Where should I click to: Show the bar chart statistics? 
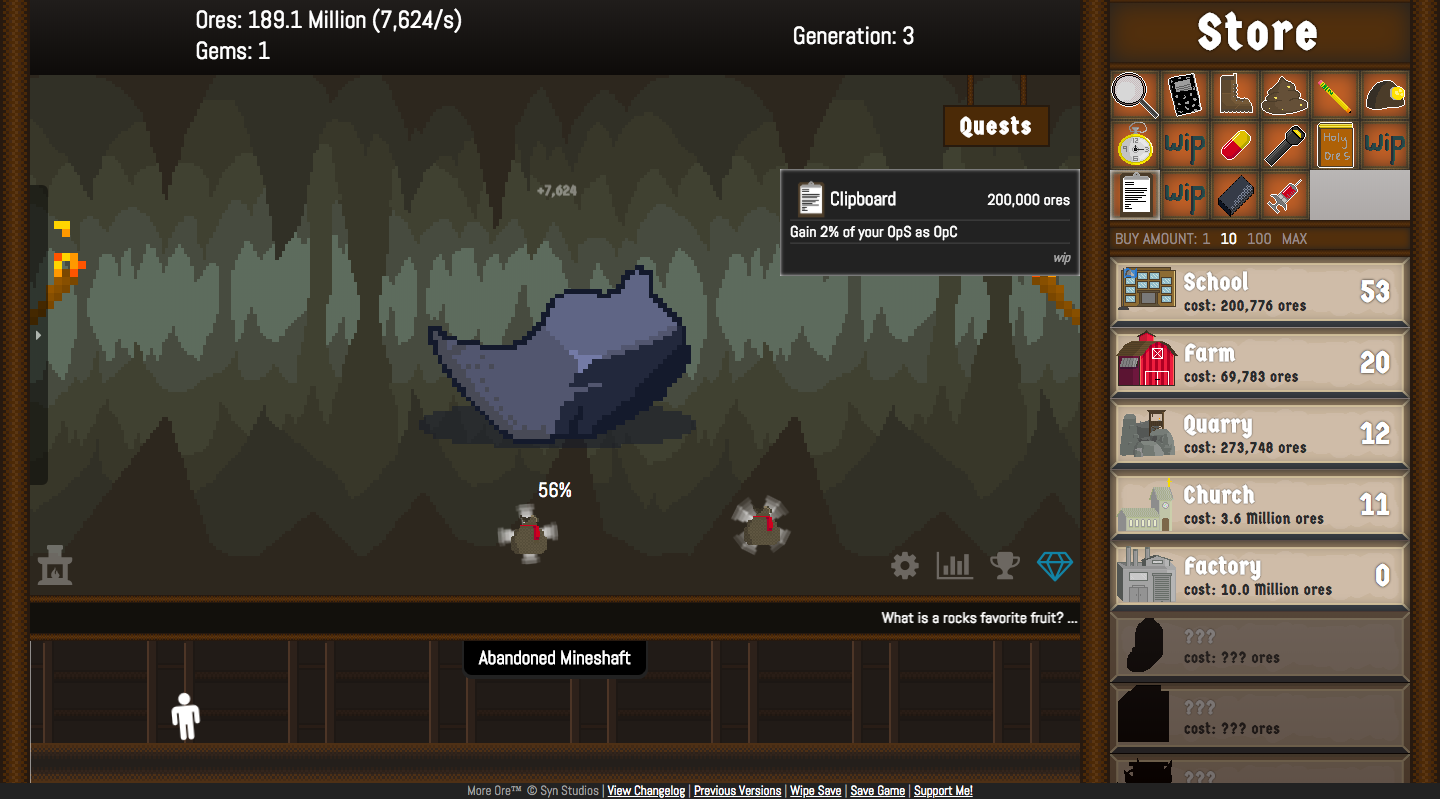954,566
